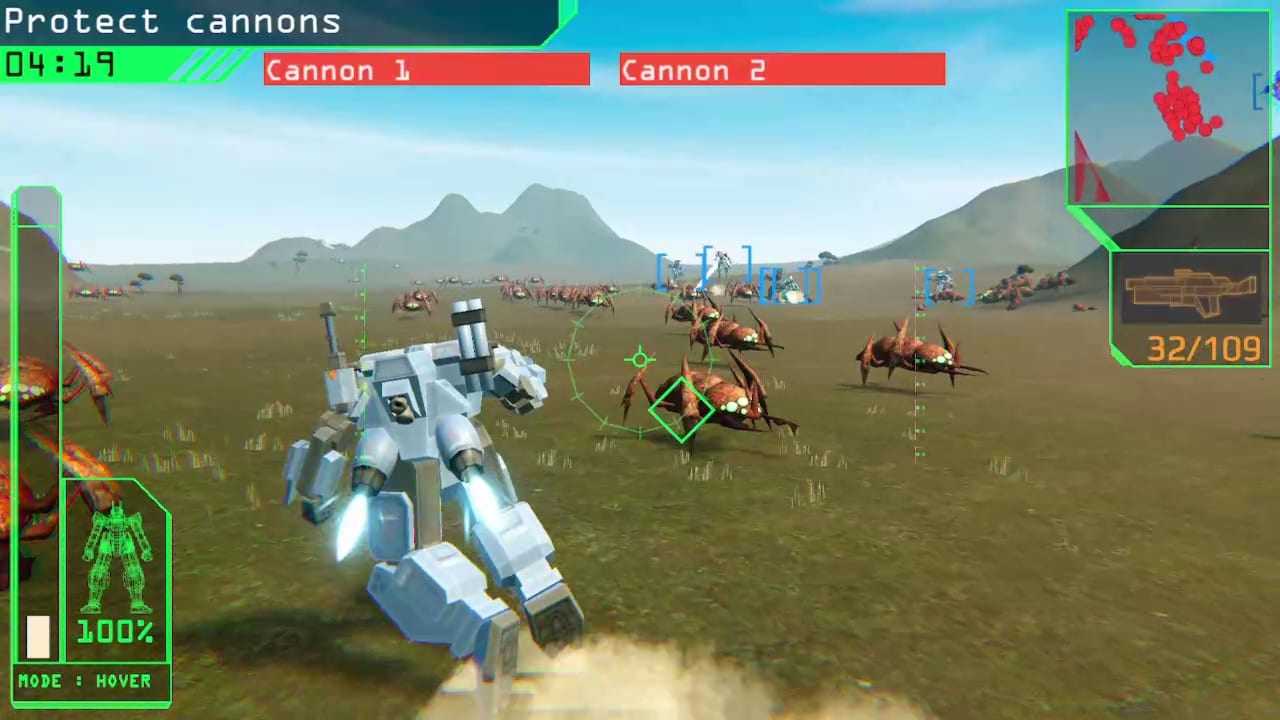Toggle the Cannon 1 status indicator
Image resolution: width=1280 pixels, height=720 pixels.
click(427, 69)
